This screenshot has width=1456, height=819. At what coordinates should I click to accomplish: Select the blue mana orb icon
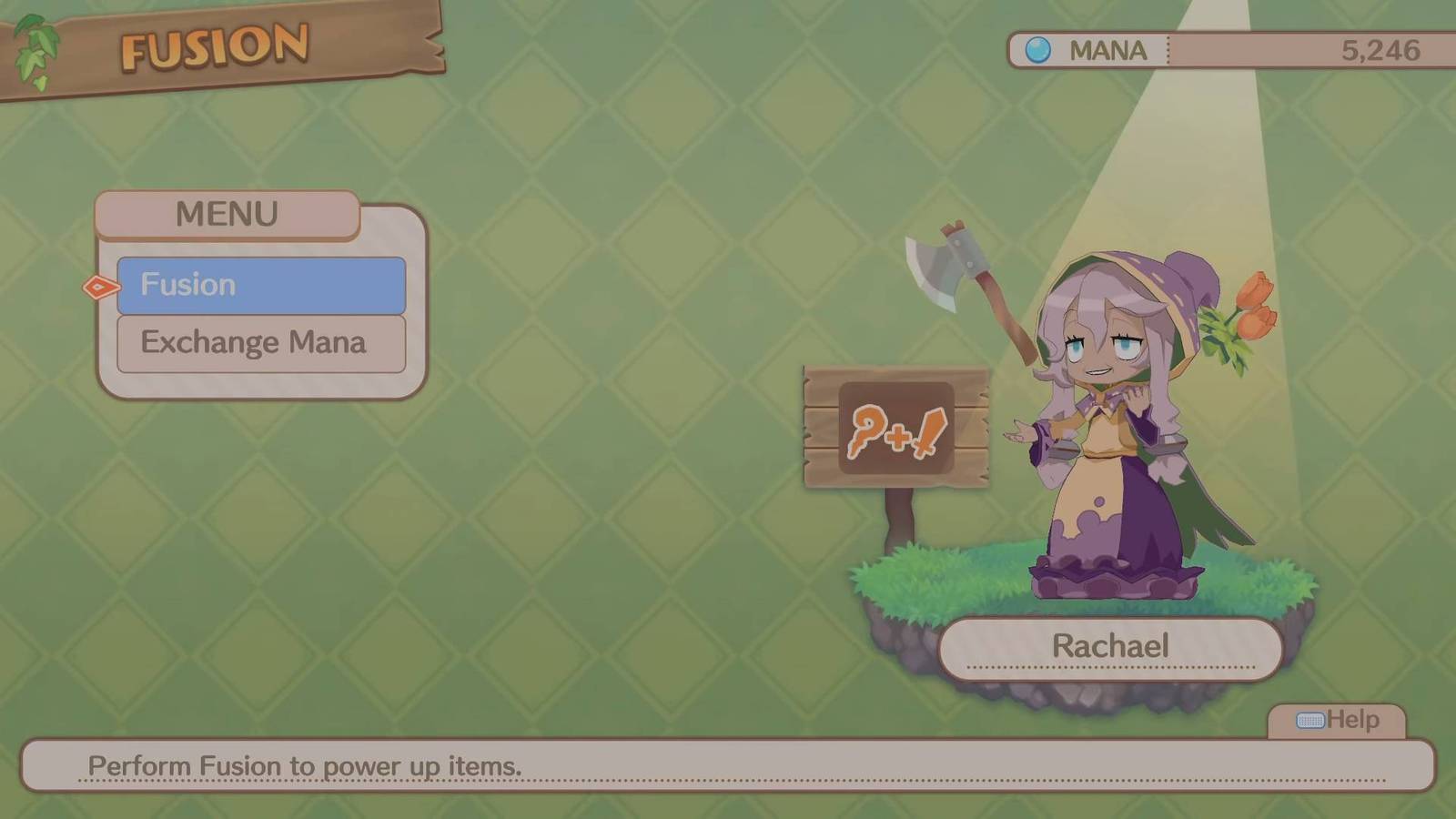coord(1037,50)
